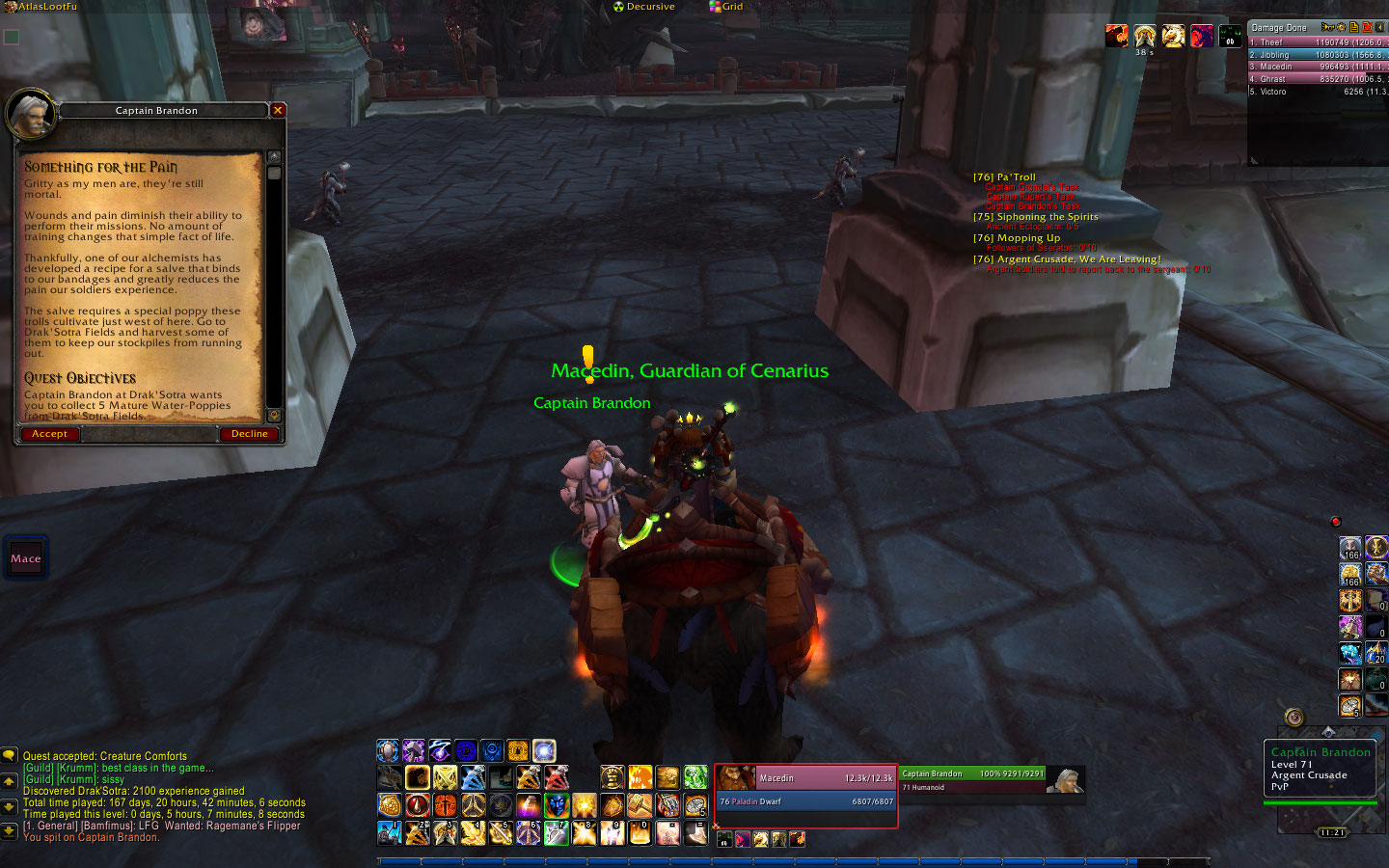
Task: Open the AtlasLootFu panel entry
Action: tap(44, 7)
